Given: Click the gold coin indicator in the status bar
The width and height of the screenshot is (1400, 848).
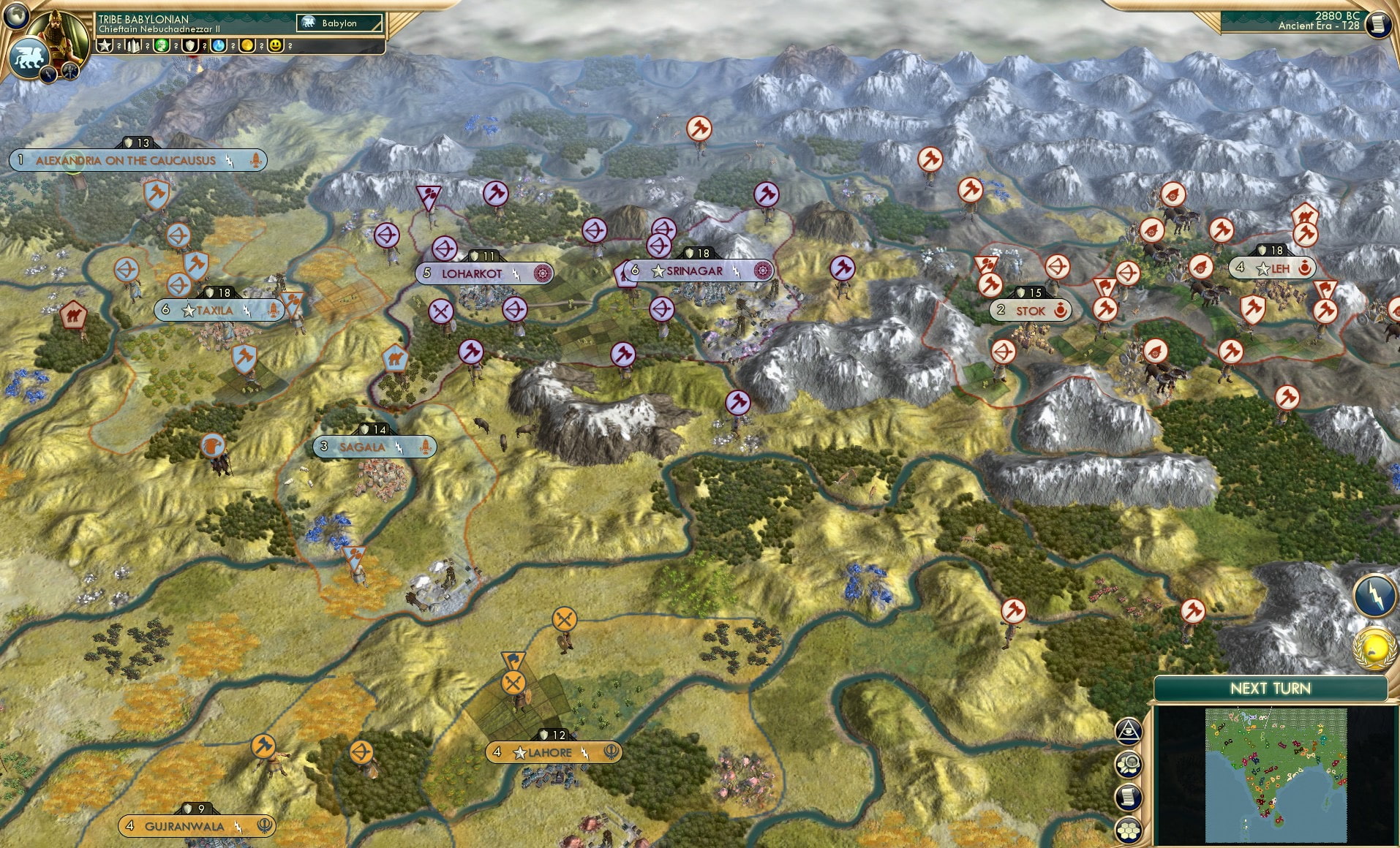Looking at the screenshot, I should coord(246,46).
